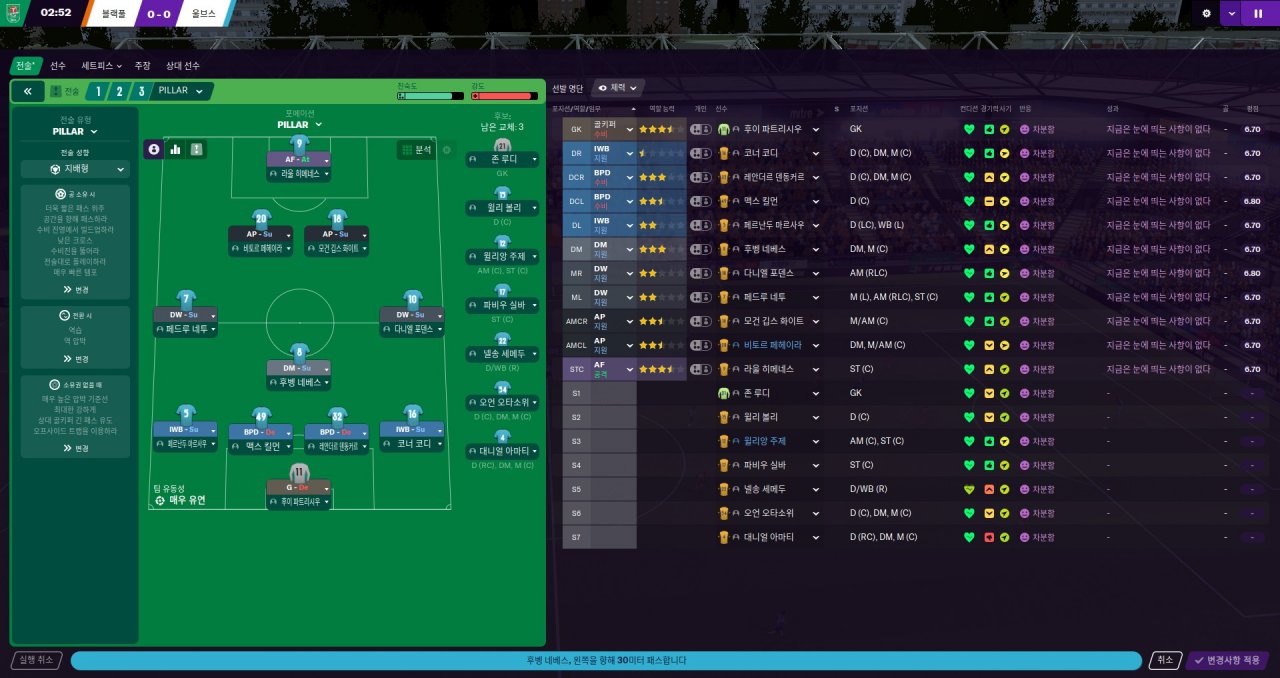
Task: Switch to the 주장 tab
Action: (142, 65)
